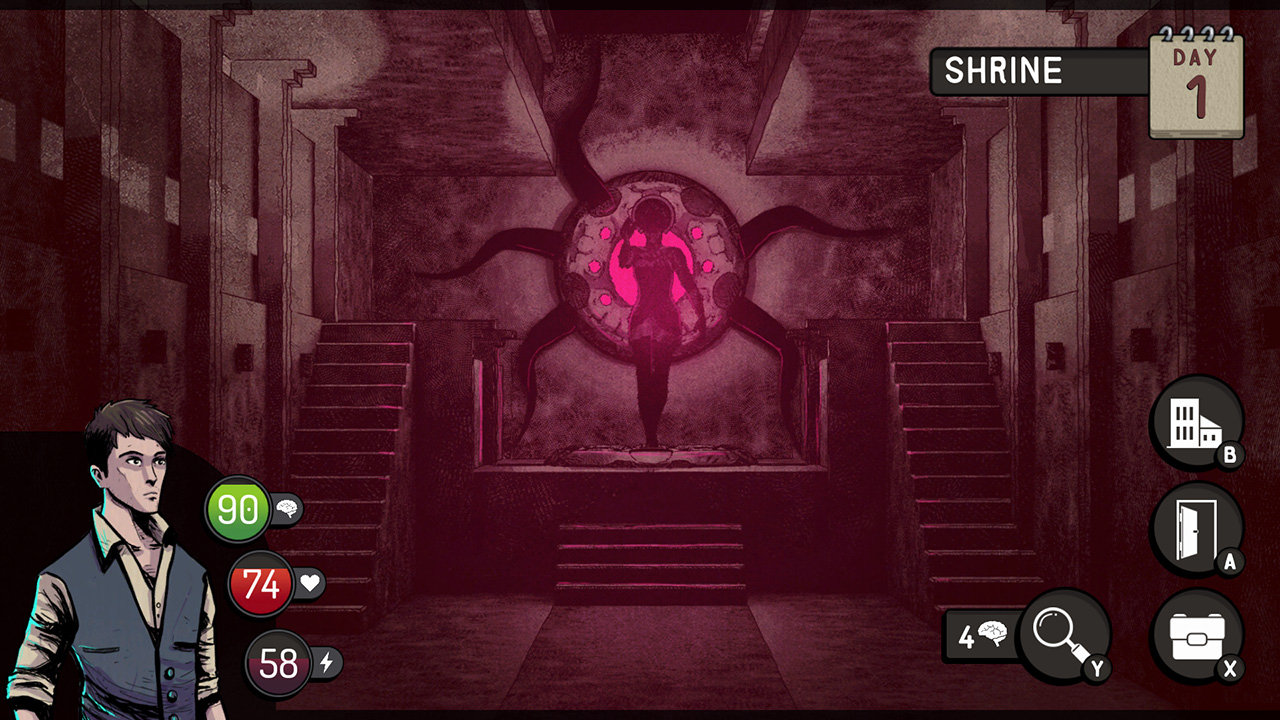The width and height of the screenshot is (1280, 720).
Task: Click the energy counter showing 58
Action: [x=277, y=664]
